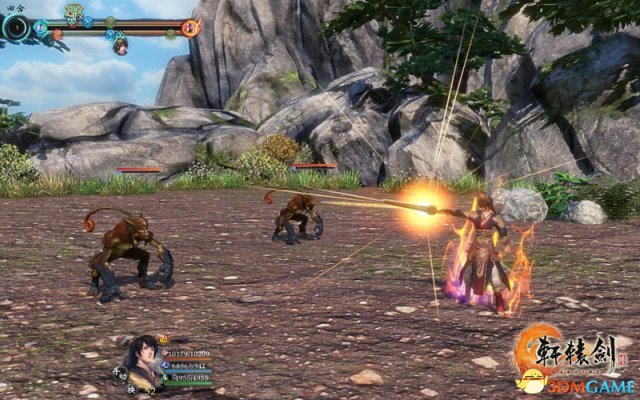Select the hero portrait in the party panel
Screen dimensions: 640x400
[144, 356]
